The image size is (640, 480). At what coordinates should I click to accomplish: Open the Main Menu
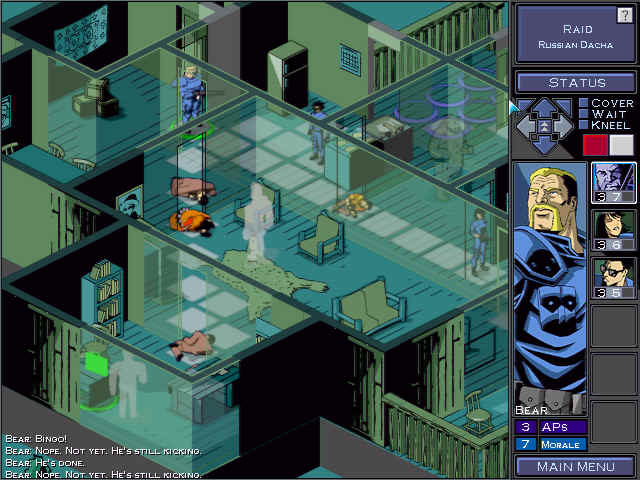coord(575,466)
